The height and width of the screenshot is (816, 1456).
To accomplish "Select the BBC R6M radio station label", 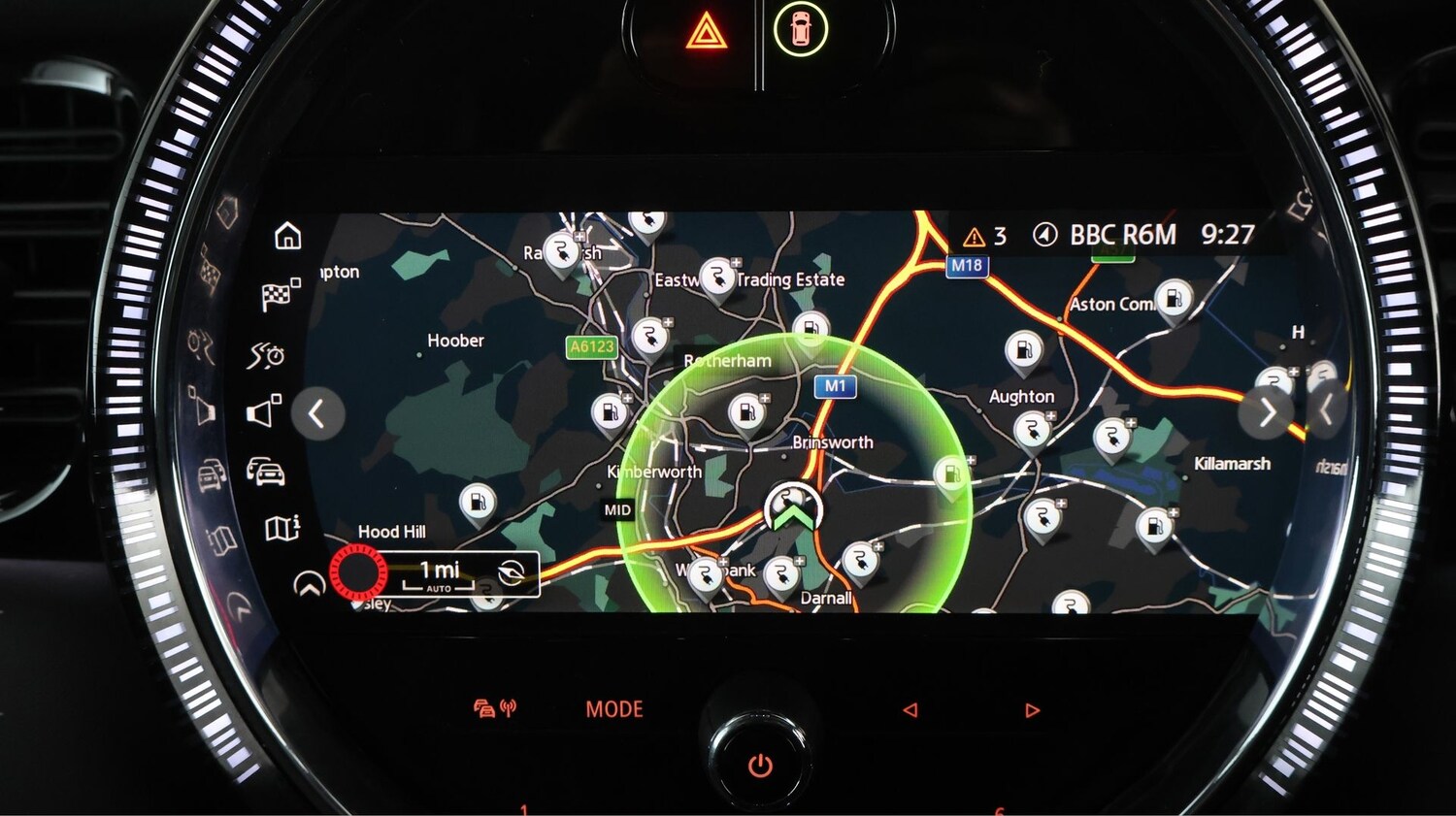I will [1122, 235].
